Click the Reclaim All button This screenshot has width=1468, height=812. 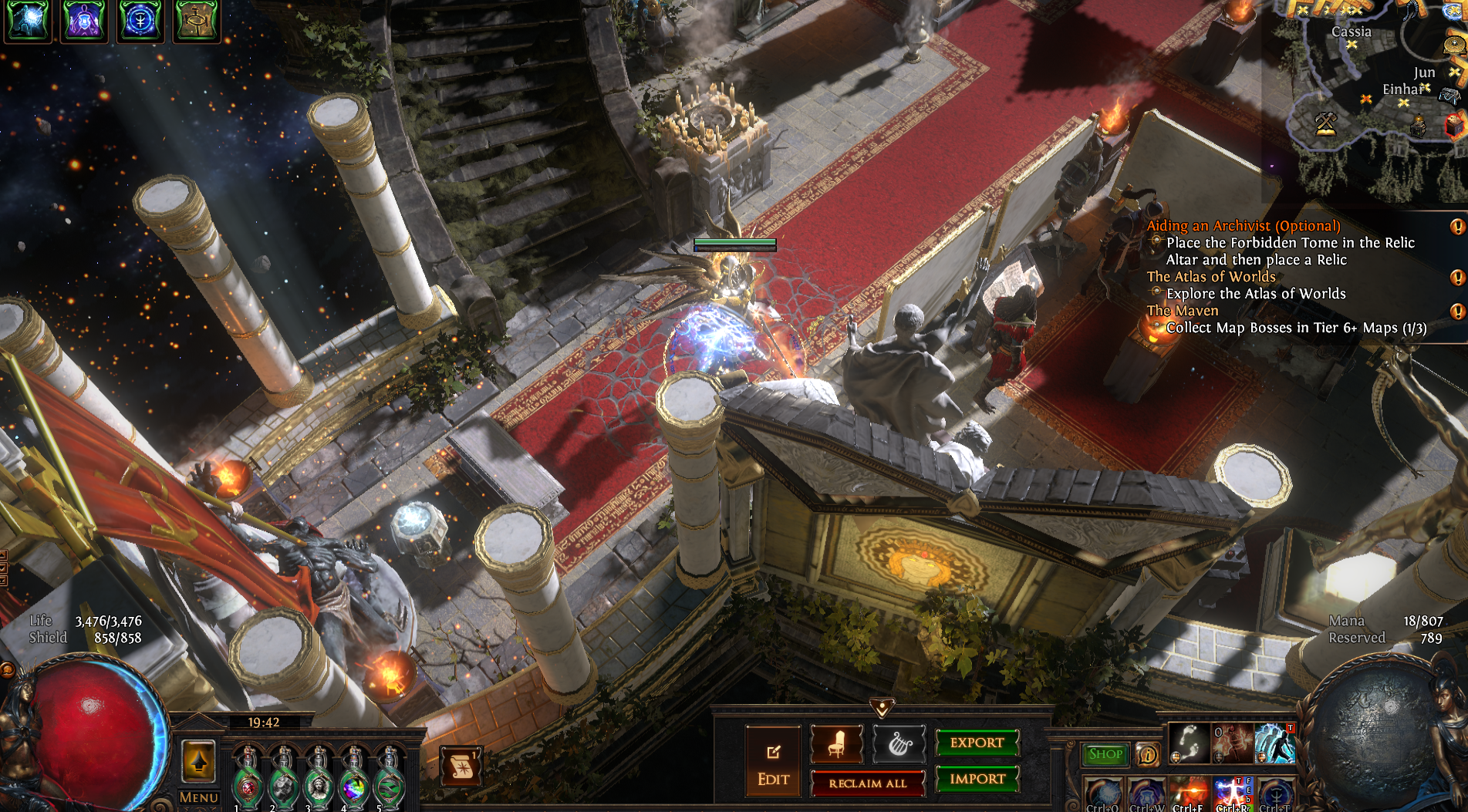867,783
